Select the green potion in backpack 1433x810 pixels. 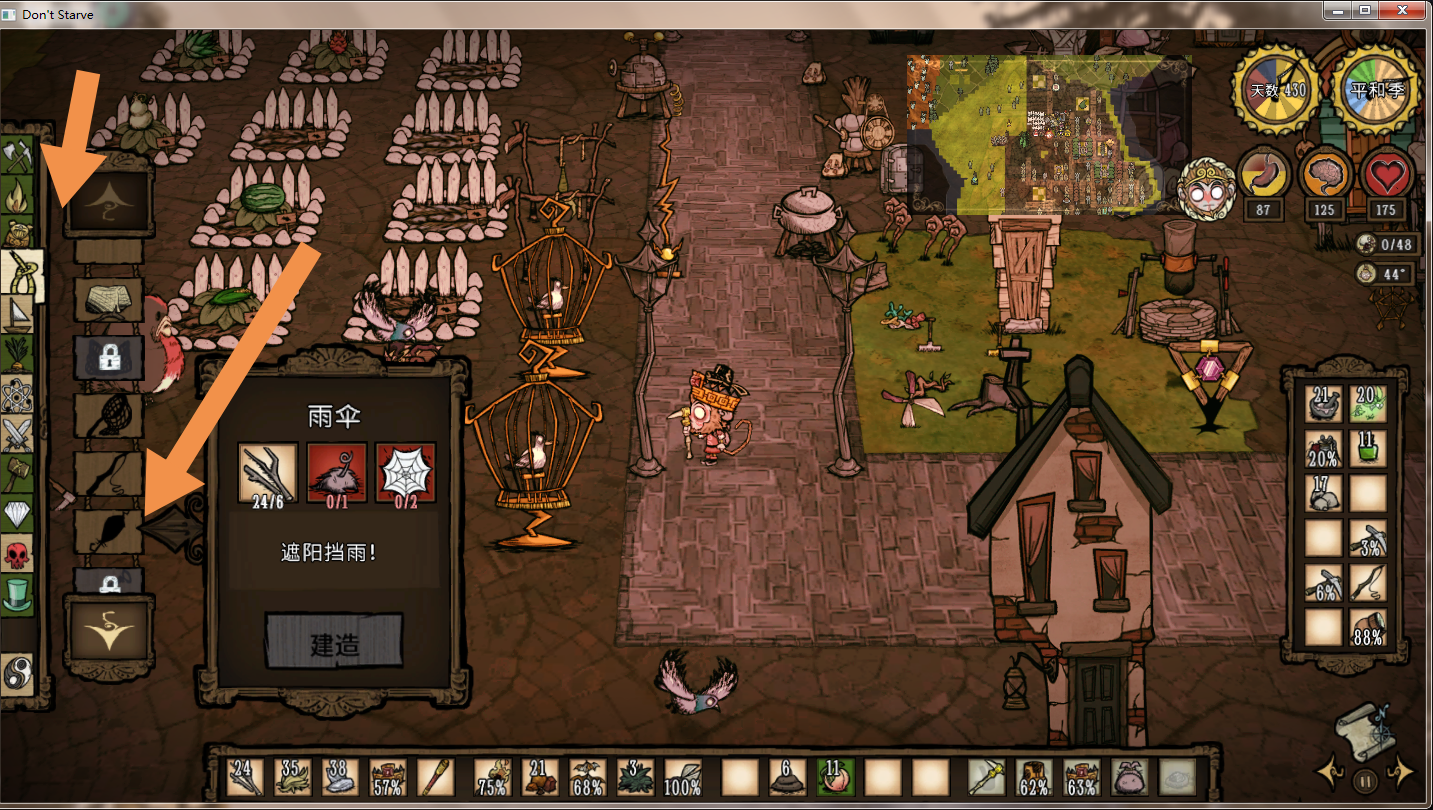(x=1367, y=447)
